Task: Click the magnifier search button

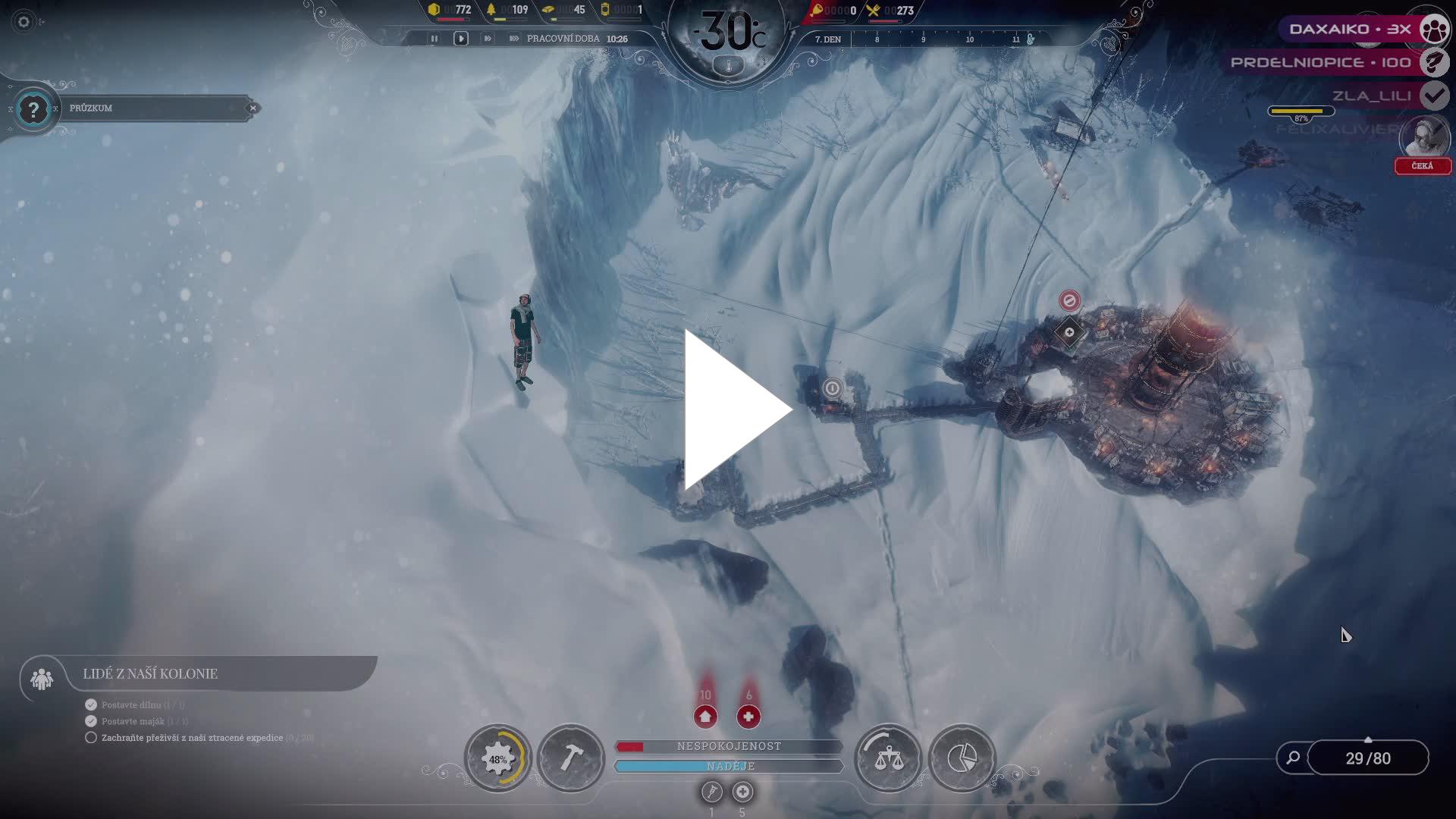Action: pos(1293,758)
